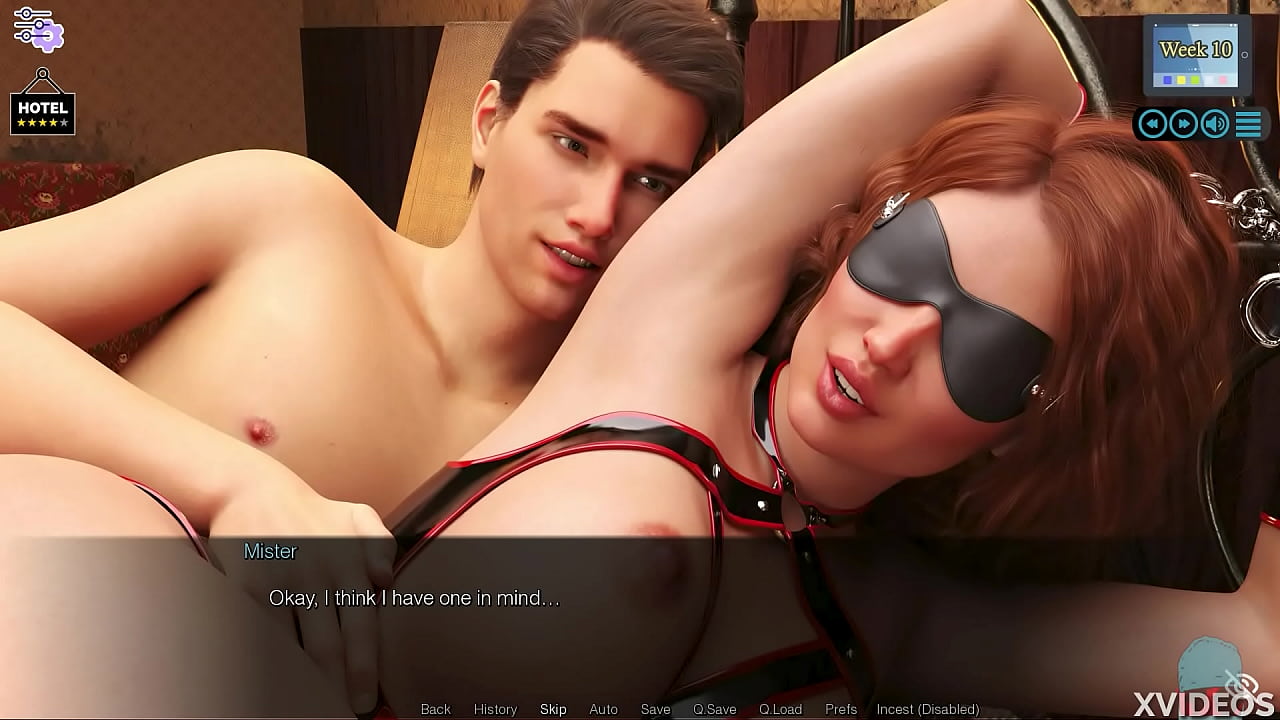
Task: Select the yellow app square on the tablet
Action: pyautogui.click(x=1181, y=80)
